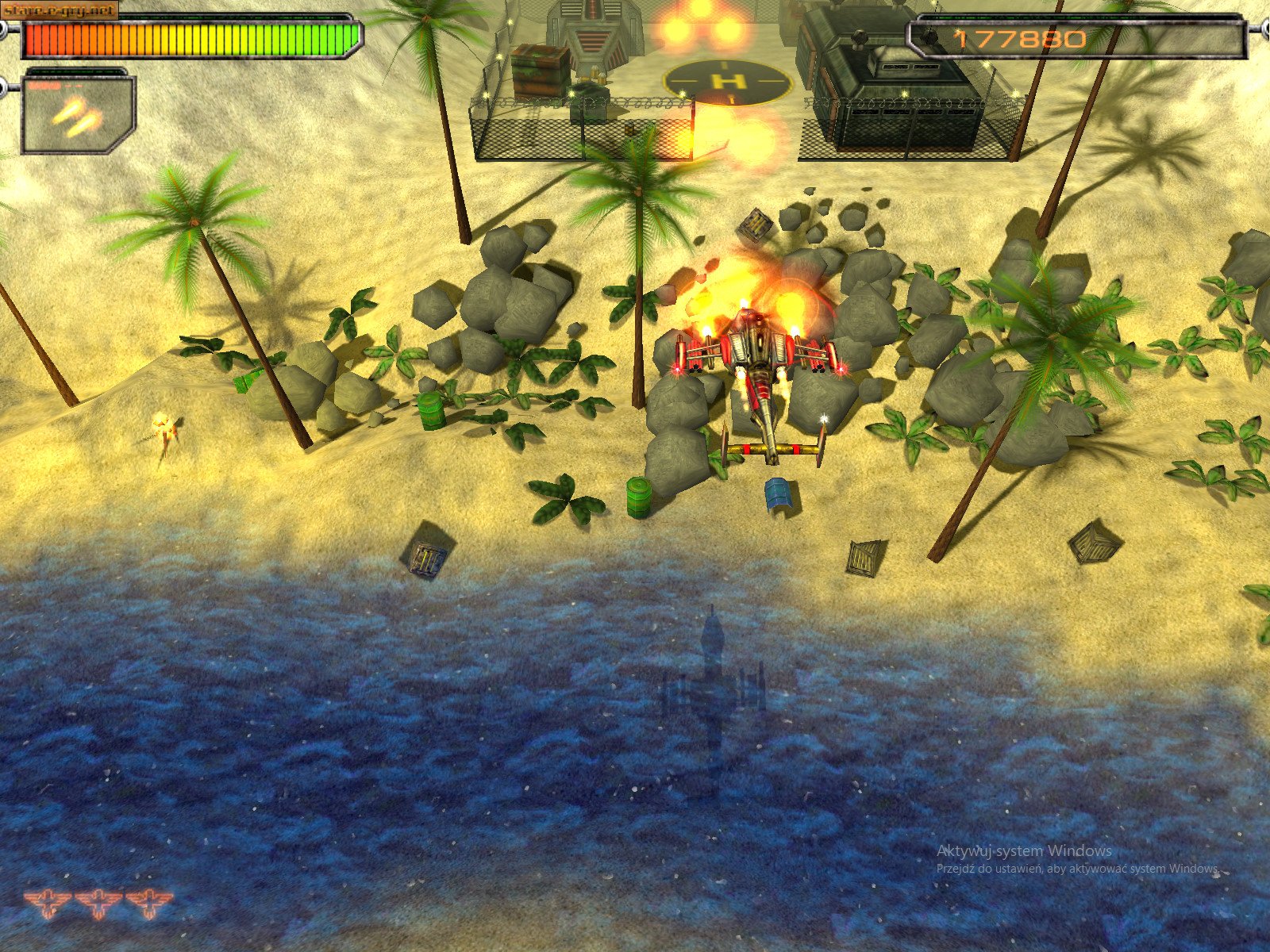This screenshot has width=1270, height=952.
Task: Click Aktywuj system Windows text
Action: [1024, 851]
